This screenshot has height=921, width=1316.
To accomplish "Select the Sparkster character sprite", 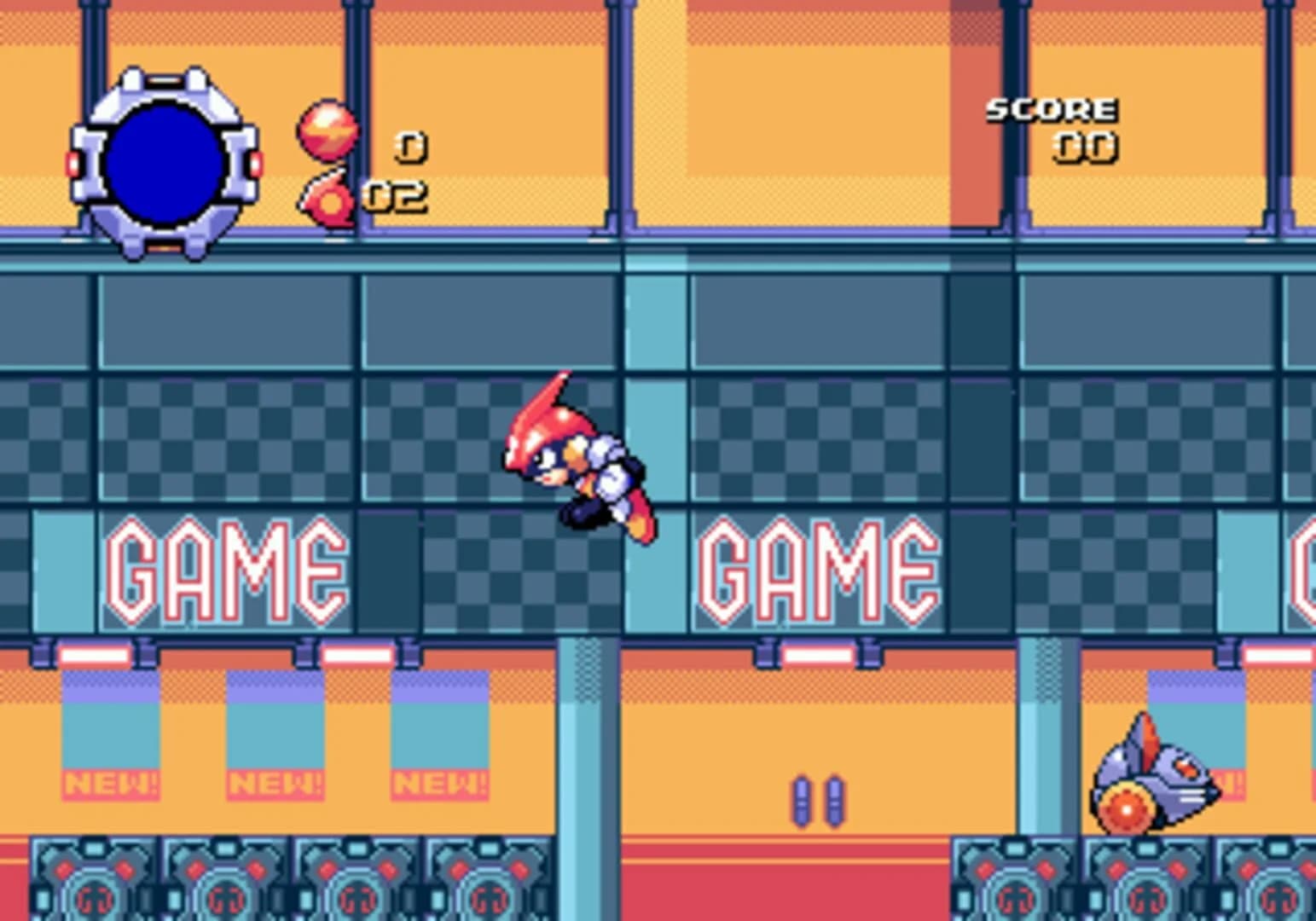I will click(571, 460).
